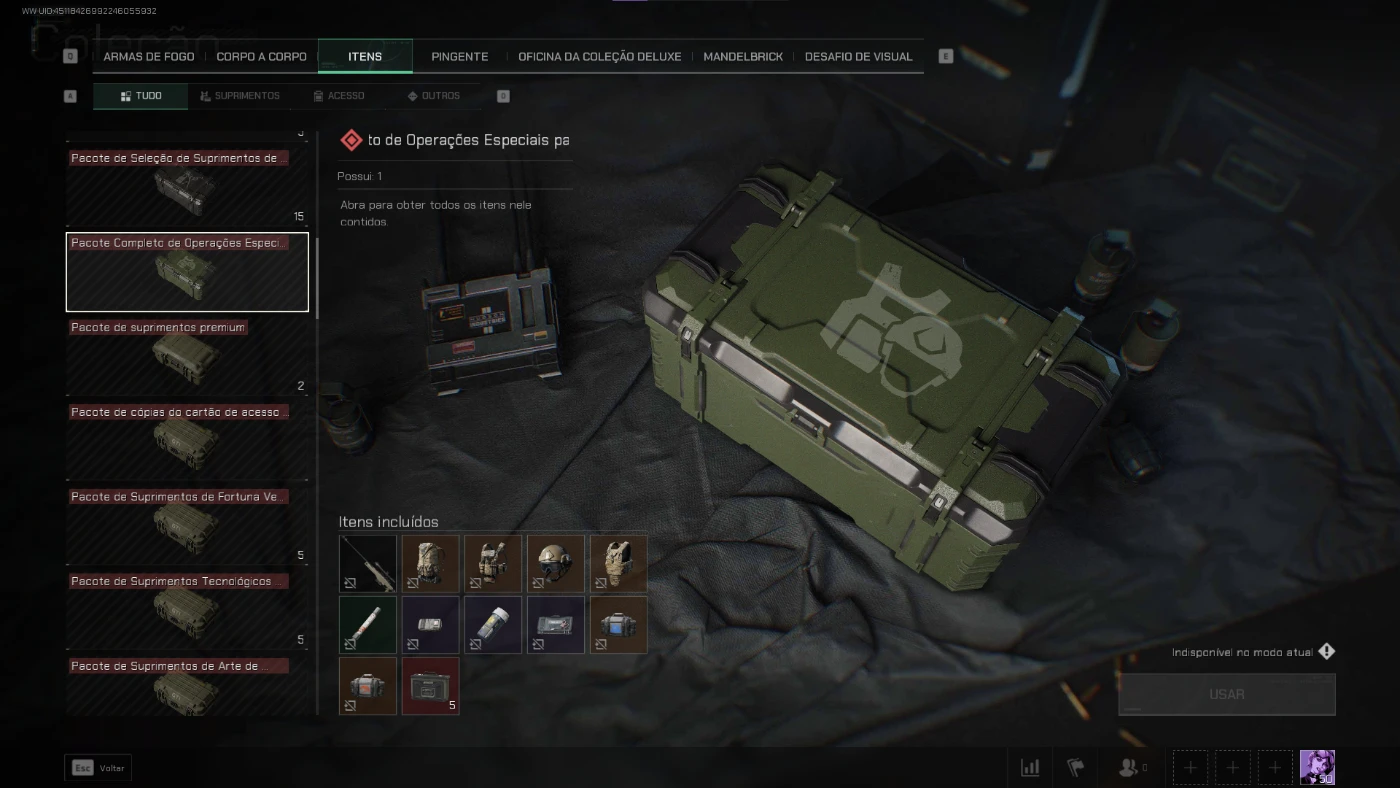The image size is (1400, 788).
Task: Inspect the sniper rifle included item
Action: coord(368,564)
